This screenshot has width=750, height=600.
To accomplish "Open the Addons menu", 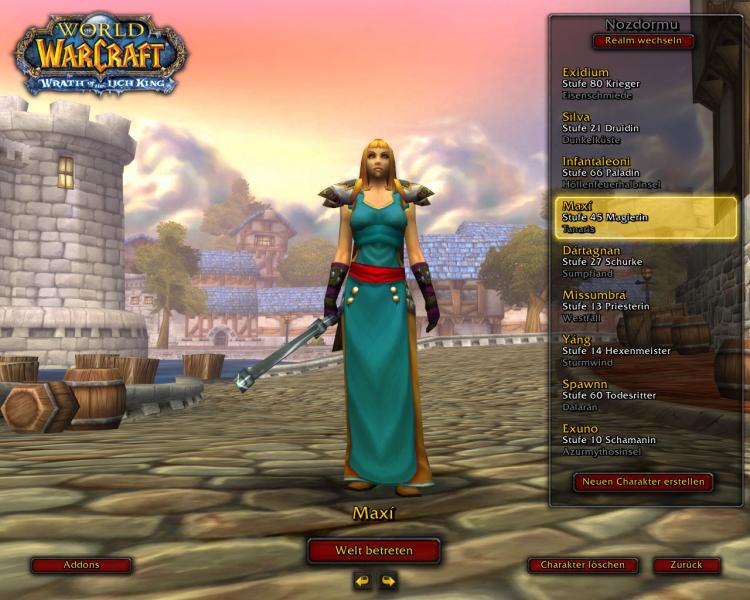I will point(81,565).
